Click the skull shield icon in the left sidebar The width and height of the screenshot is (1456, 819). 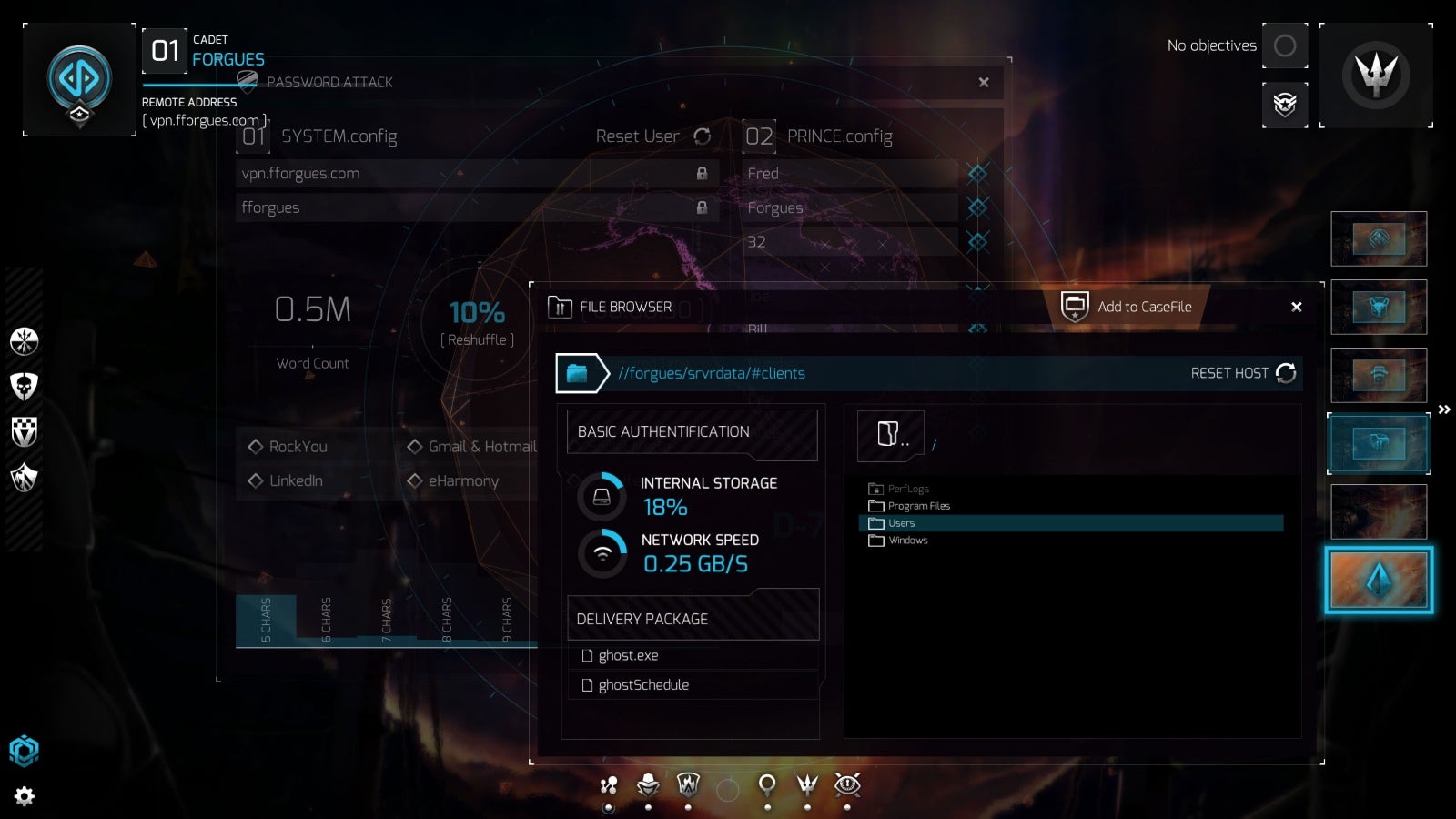[x=23, y=386]
